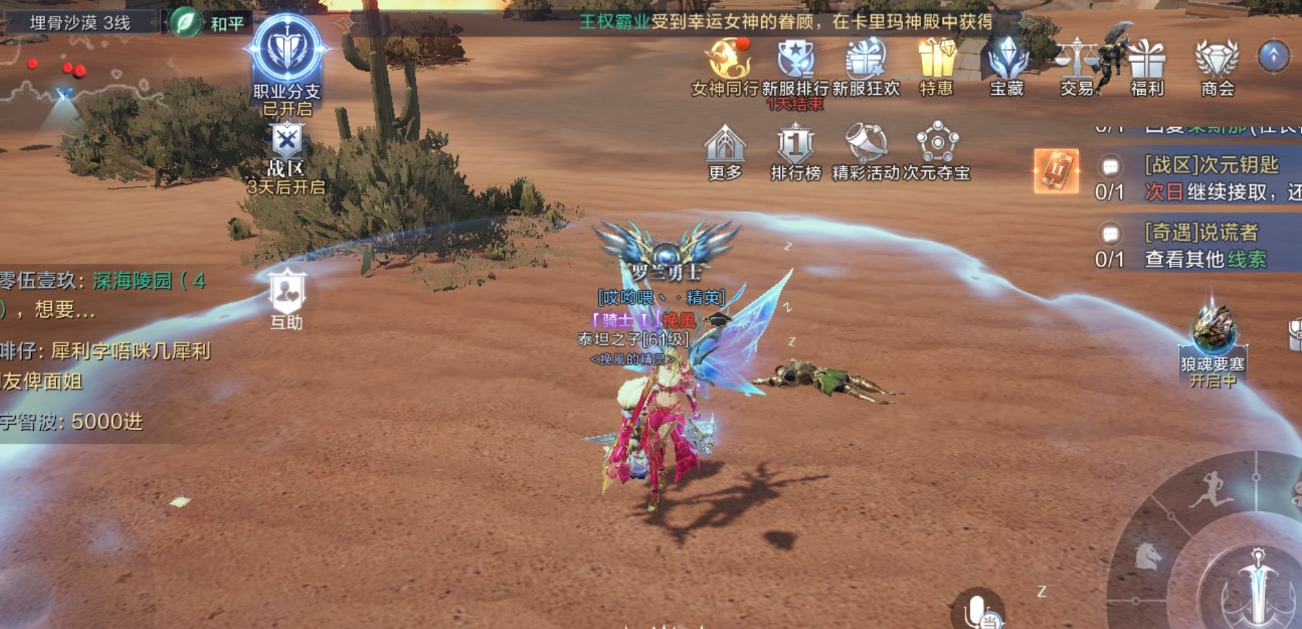Open the 狼魂要塞 event icon

pos(1214,333)
